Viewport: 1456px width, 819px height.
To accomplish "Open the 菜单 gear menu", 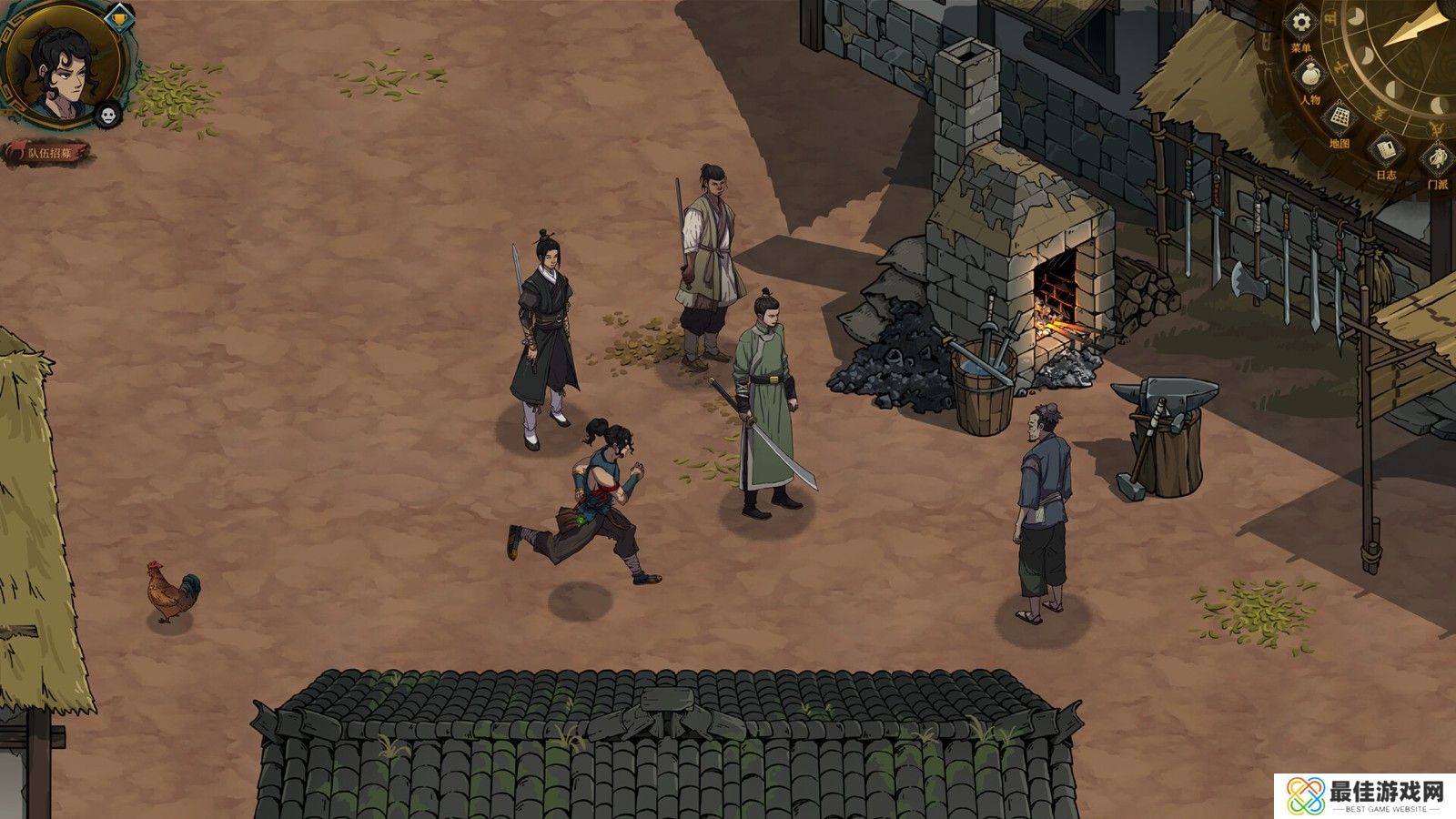I will coord(1302,23).
